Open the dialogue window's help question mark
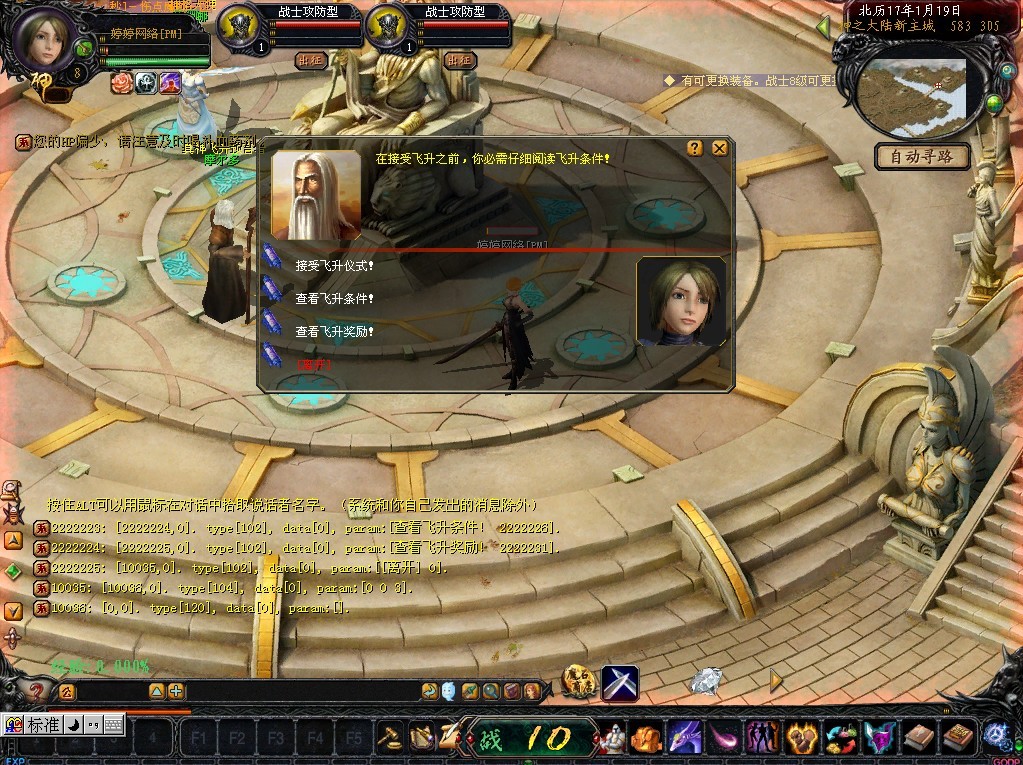Viewport: 1023px width, 765px height. (695, 148)
